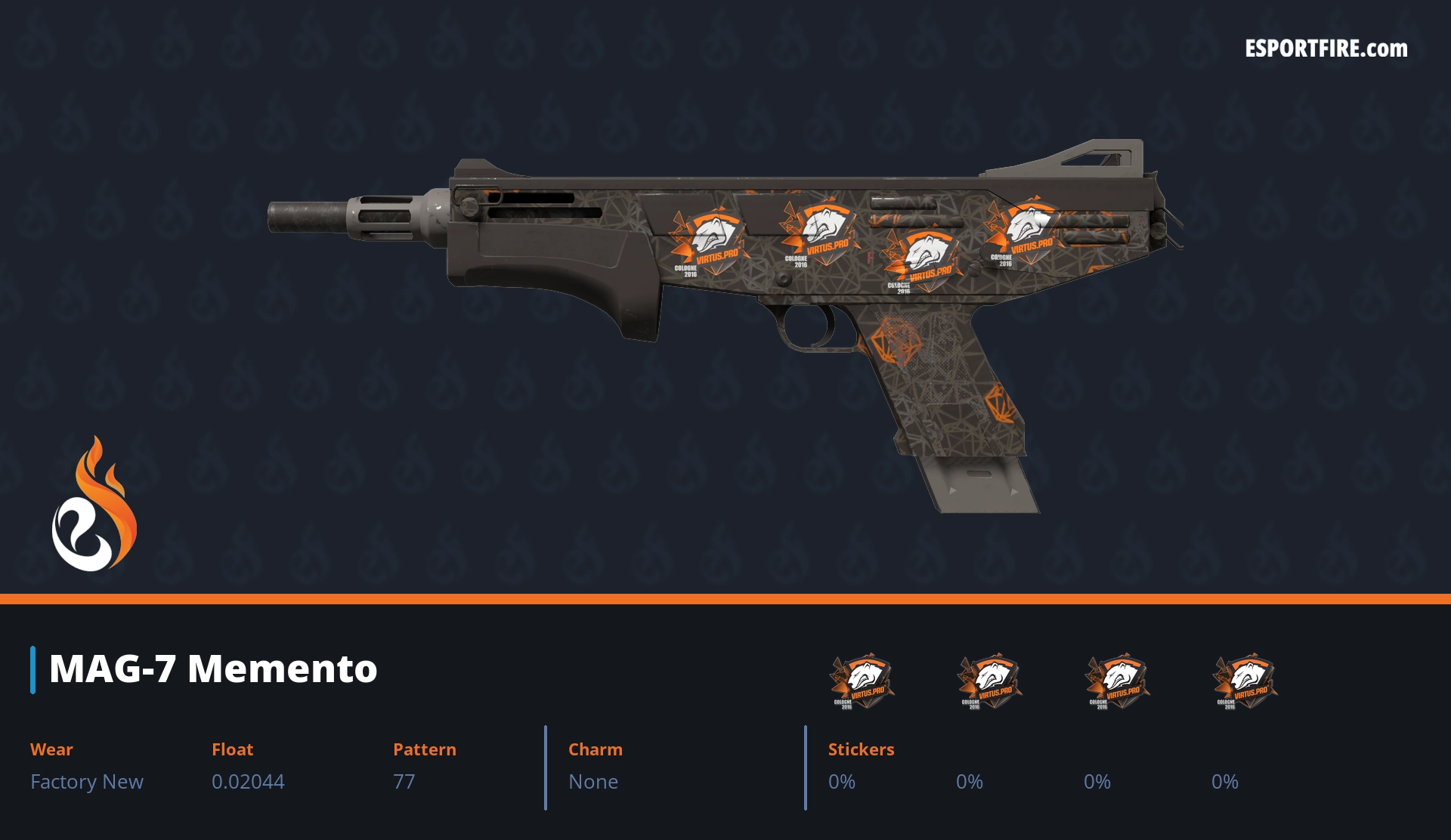Click the Esportfire flame logo
Viewport: 1451px width, 840px height.
point(94,505)
